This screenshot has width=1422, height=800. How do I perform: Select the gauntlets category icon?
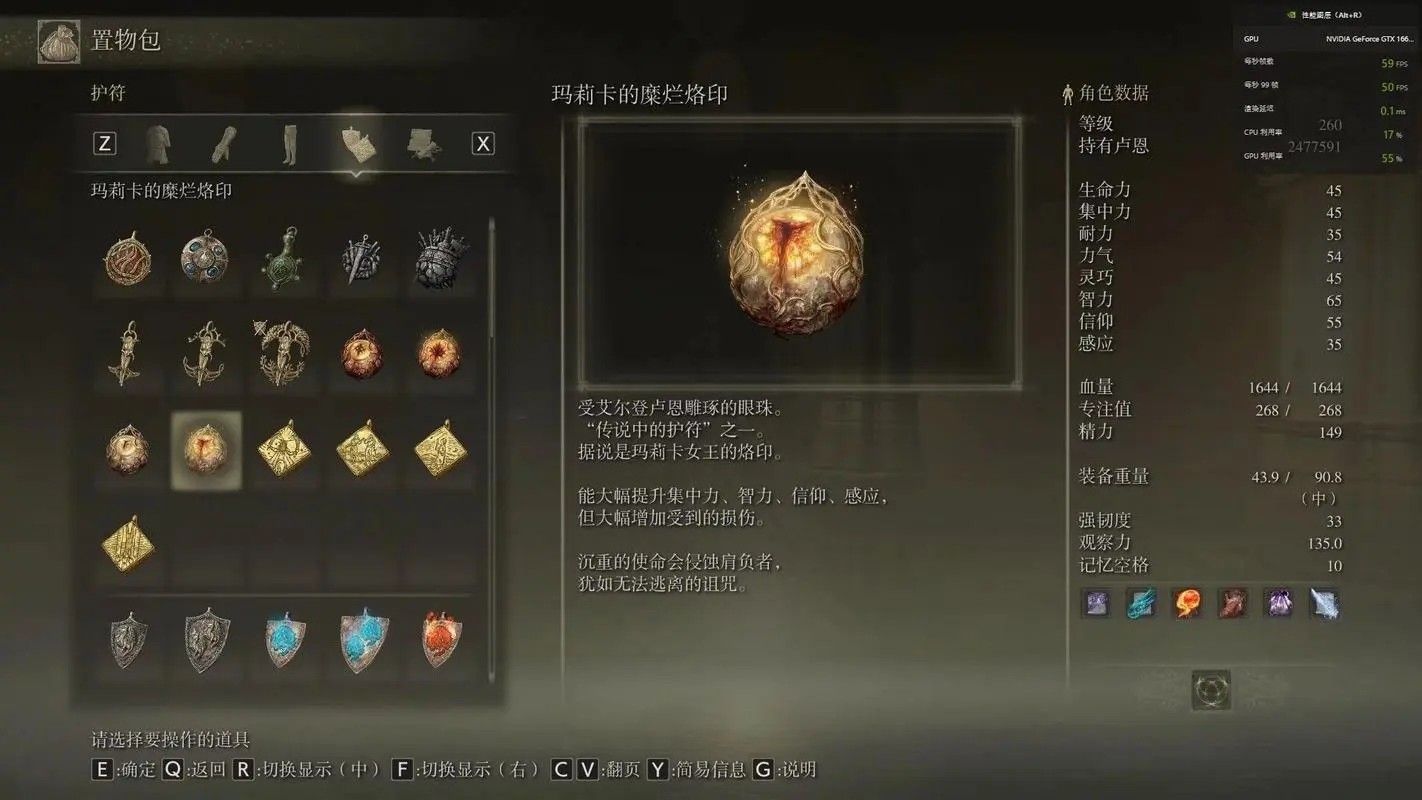[225, 143]
